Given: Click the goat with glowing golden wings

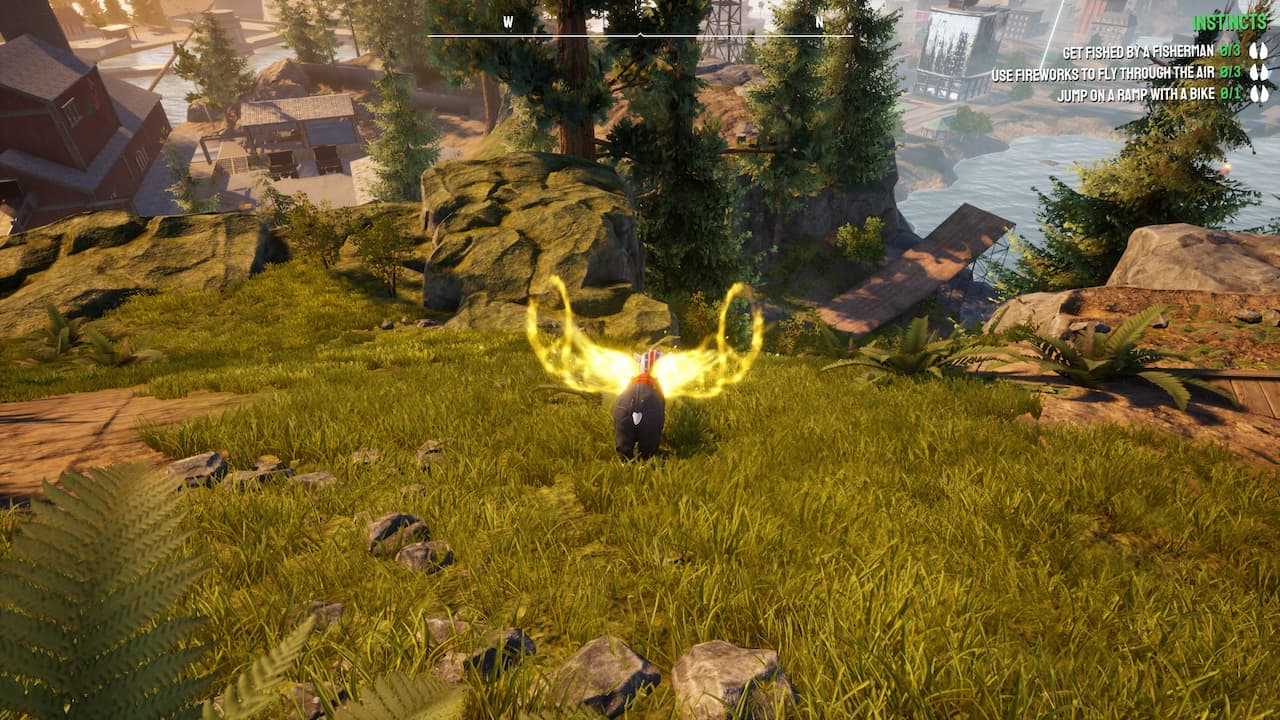Looking at the screenshot, I should (640, 400).
